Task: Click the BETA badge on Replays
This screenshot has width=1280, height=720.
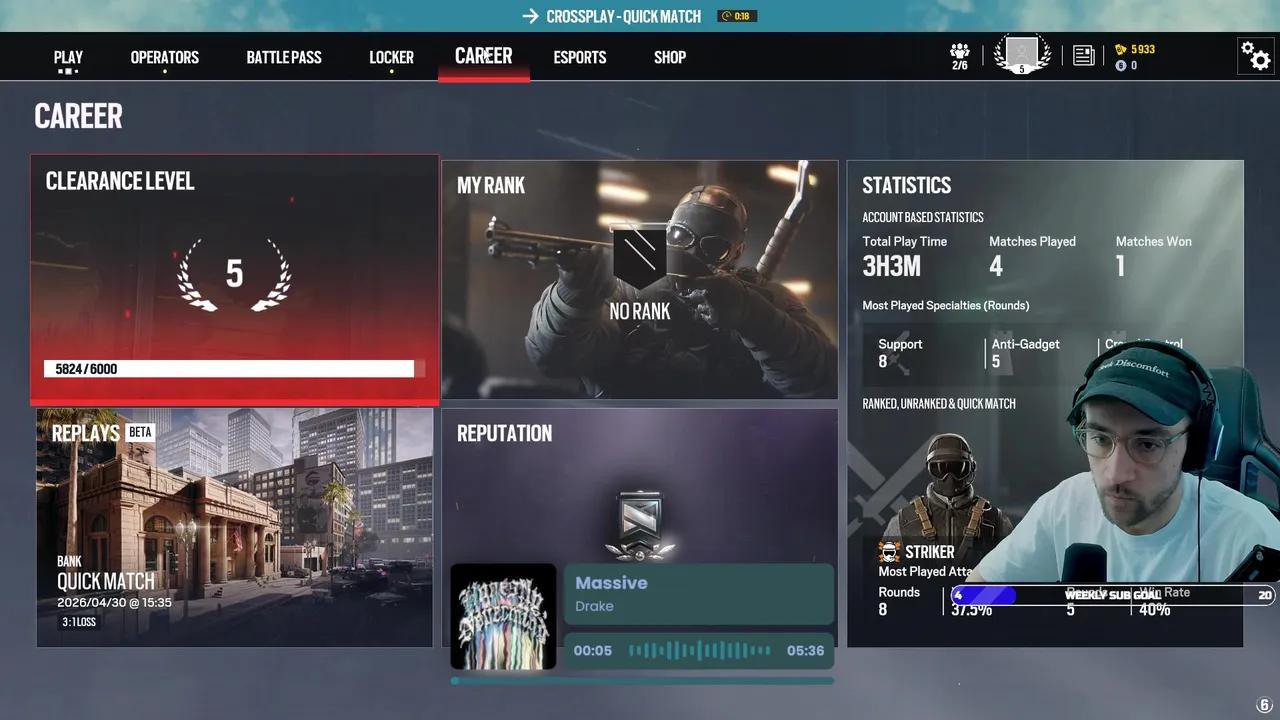Action: point(140,432)
